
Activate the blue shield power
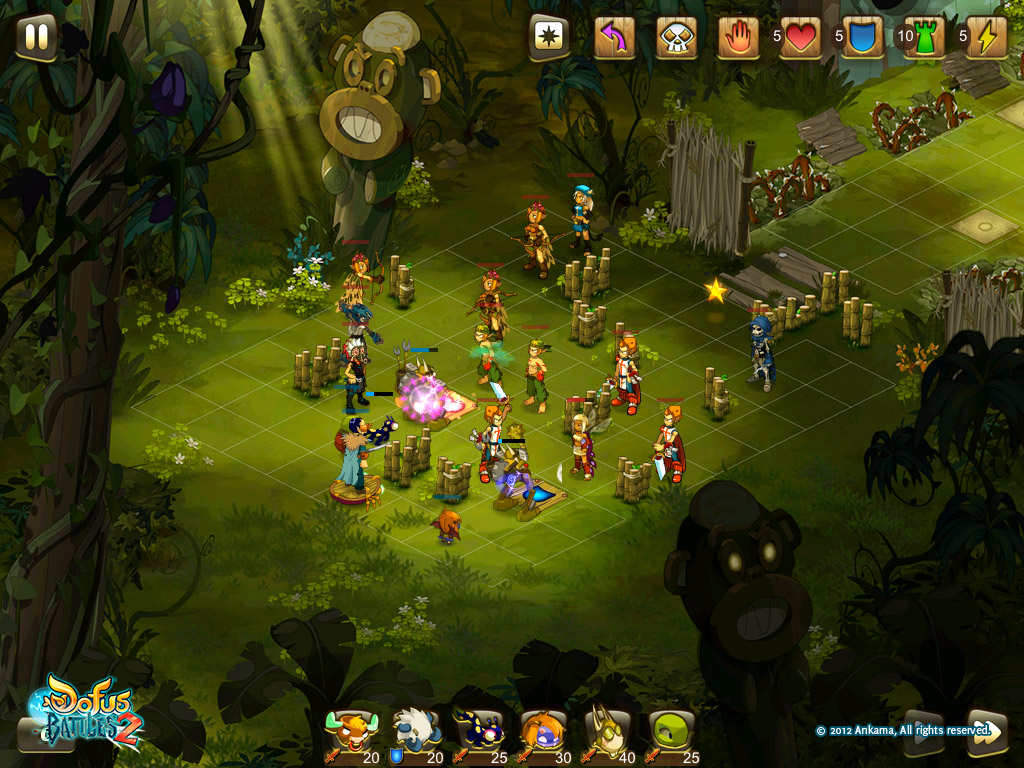tap(862, 38)
